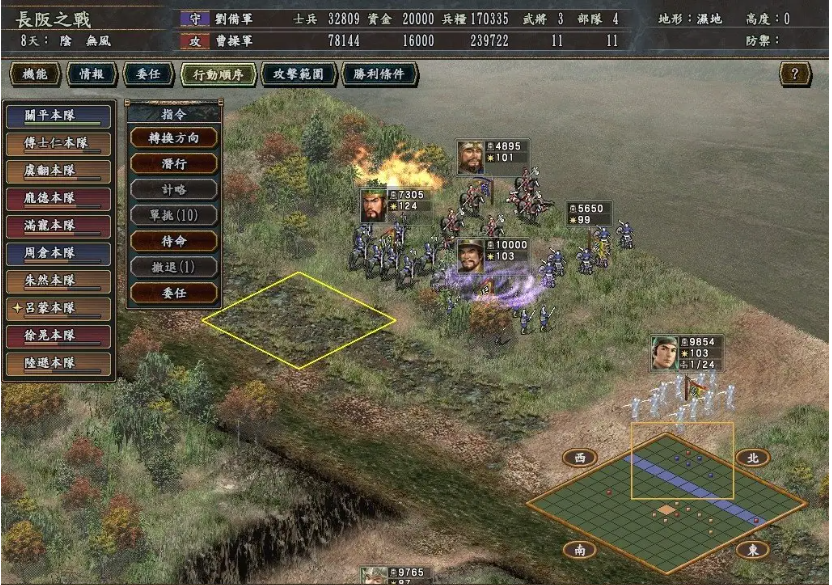Image resolution: width=832 pixels, height=585 pixels.
Task: Select 關平本隊 in the unit list
Action: [x=57, y=116]
